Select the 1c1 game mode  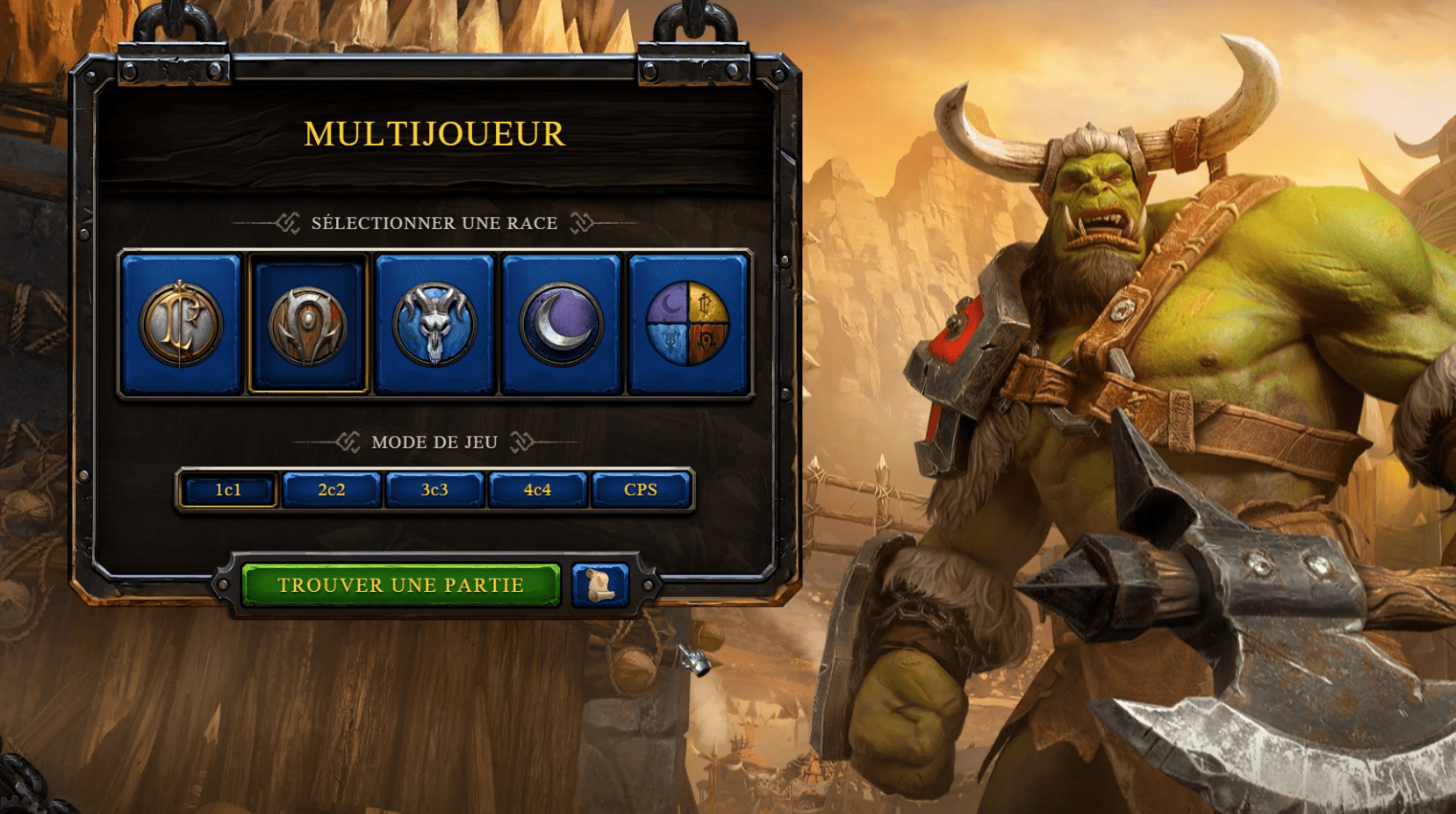pos(228,490)
